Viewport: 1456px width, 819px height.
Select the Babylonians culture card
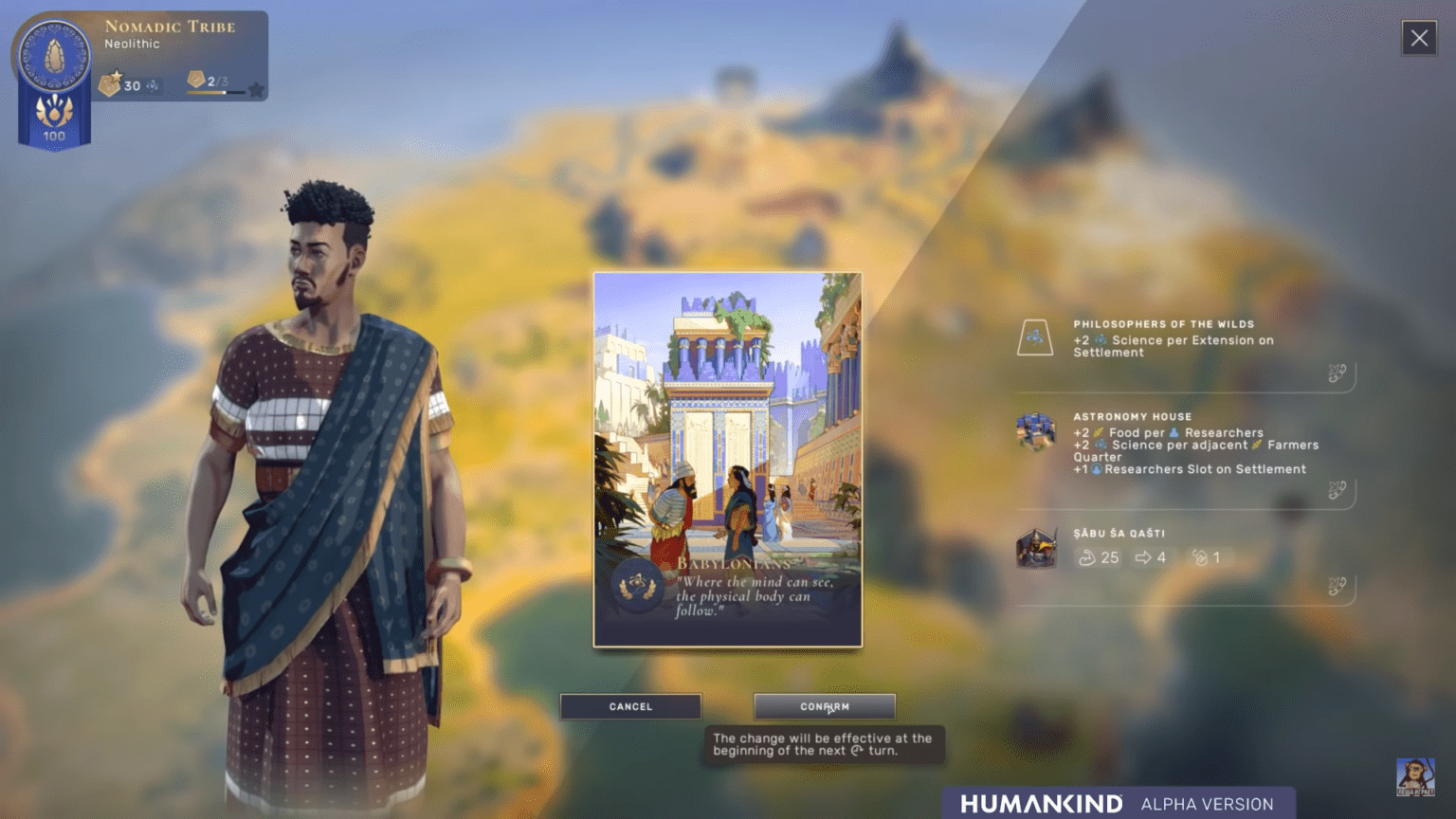[727, 462]
